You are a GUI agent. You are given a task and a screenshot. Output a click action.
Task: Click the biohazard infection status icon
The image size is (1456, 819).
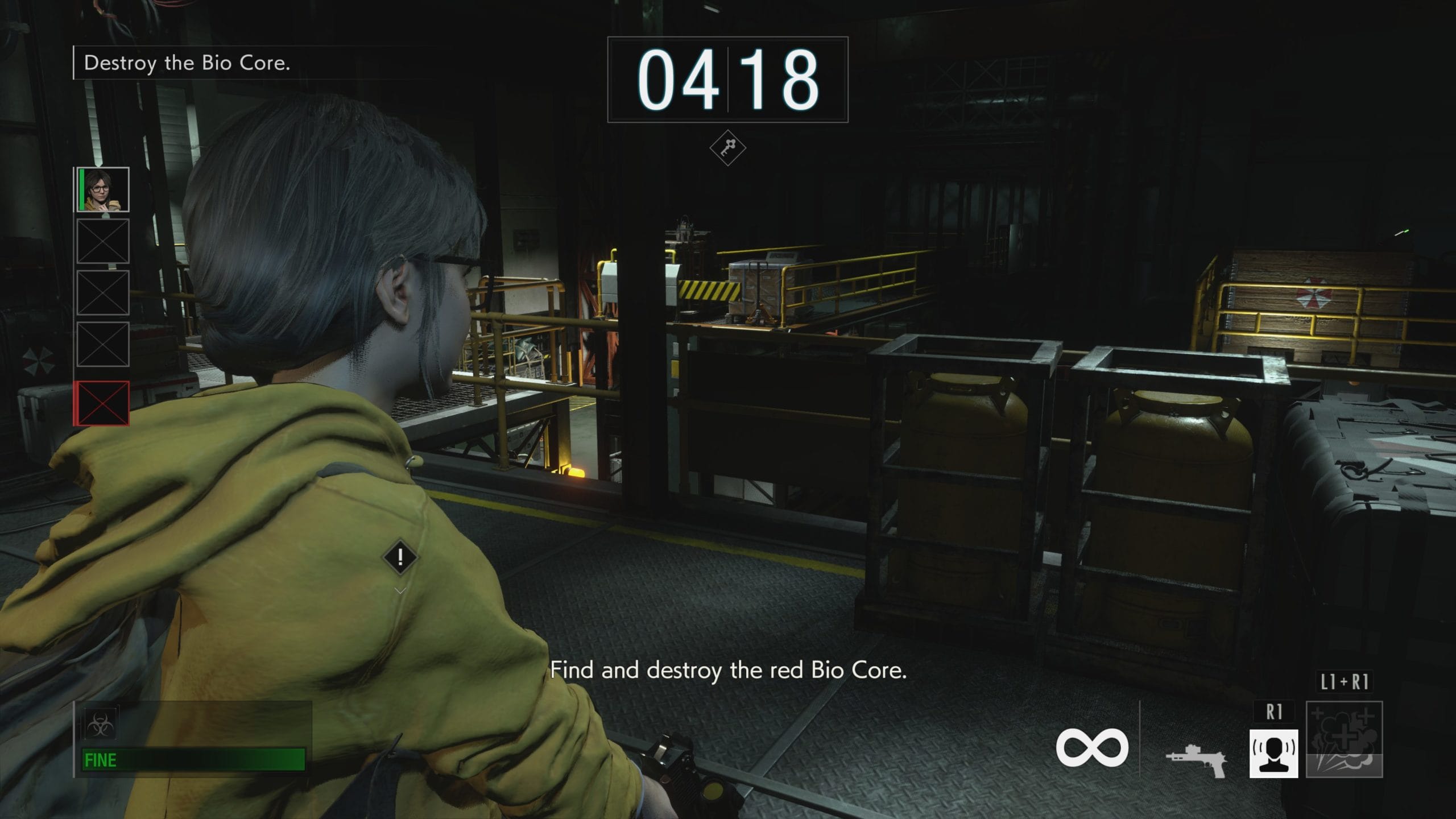101,725
